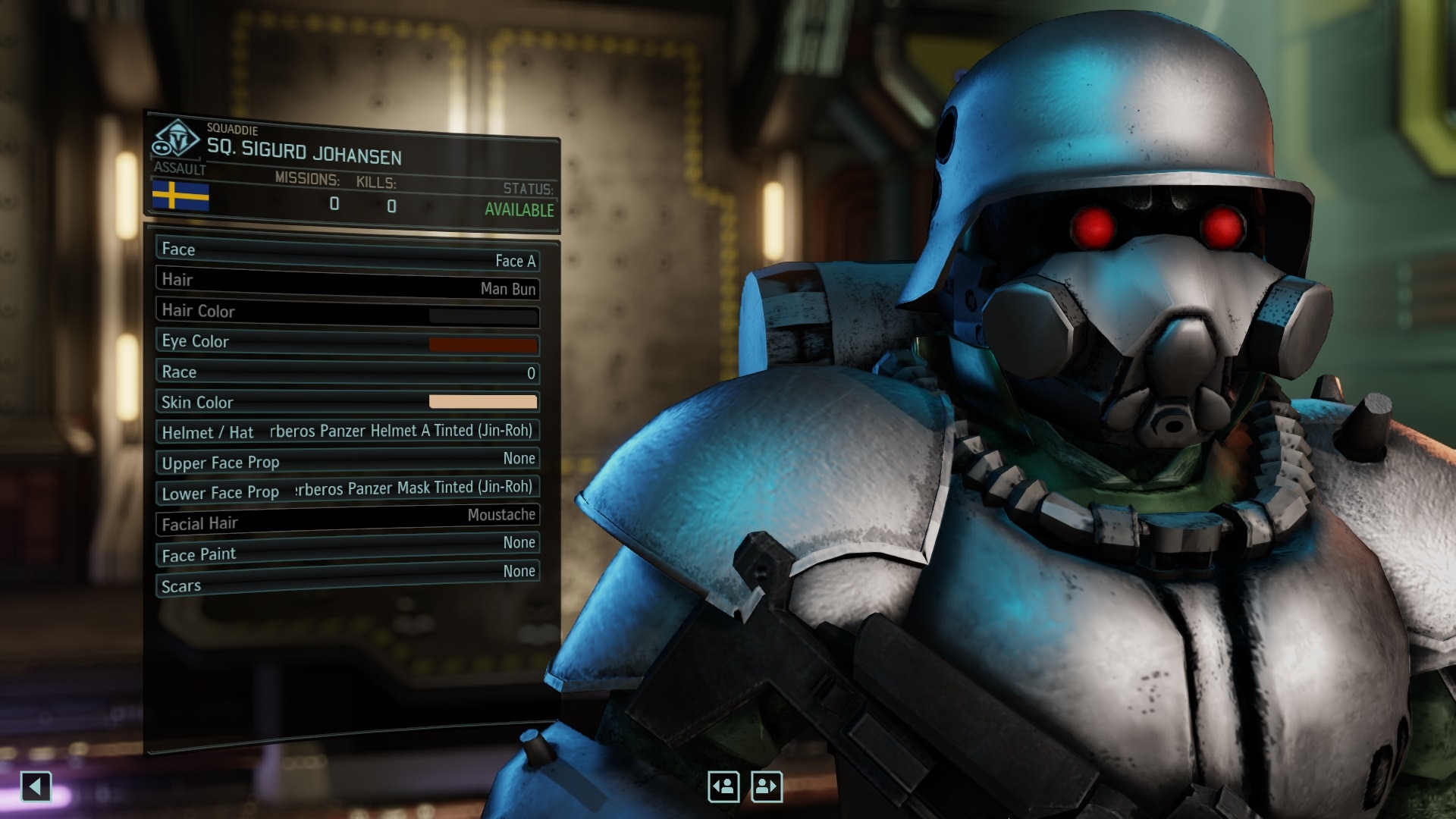Image resolution: width=1456 pixels, height=819 pixels.
Task: Click the next soldier icon
Action: click(766, 787)
